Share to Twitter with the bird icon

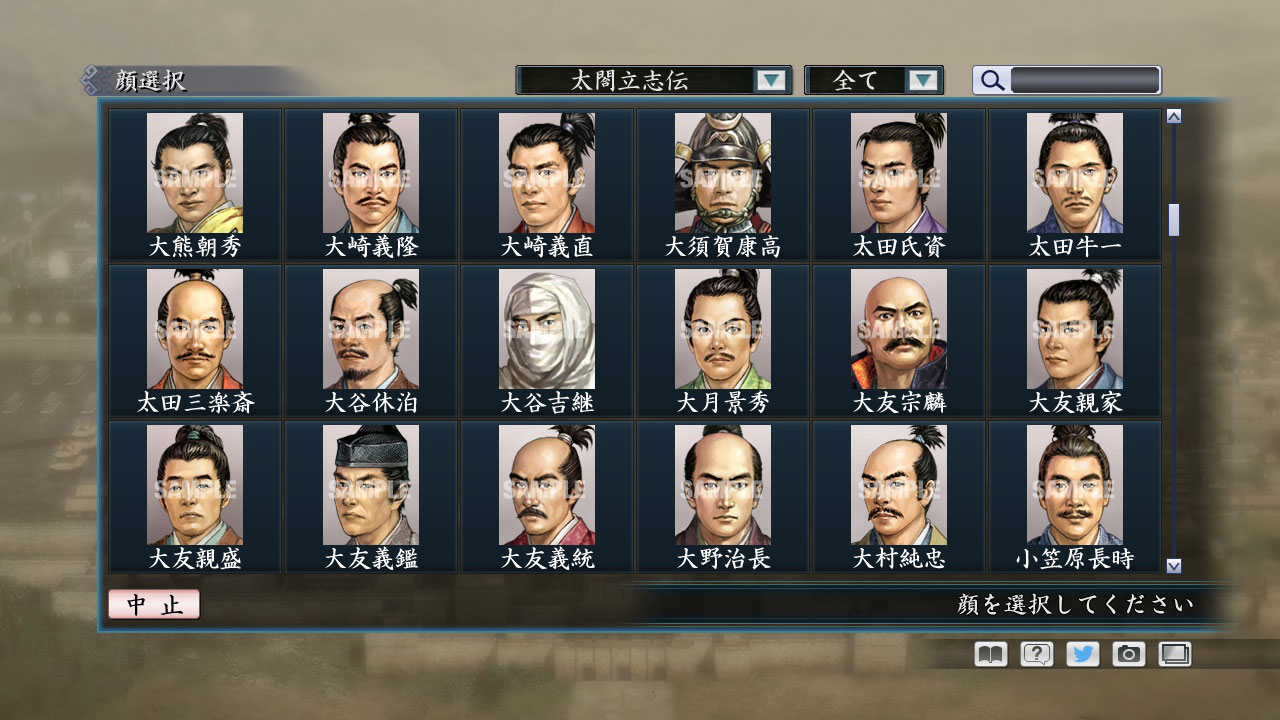tap(1080, 653)
